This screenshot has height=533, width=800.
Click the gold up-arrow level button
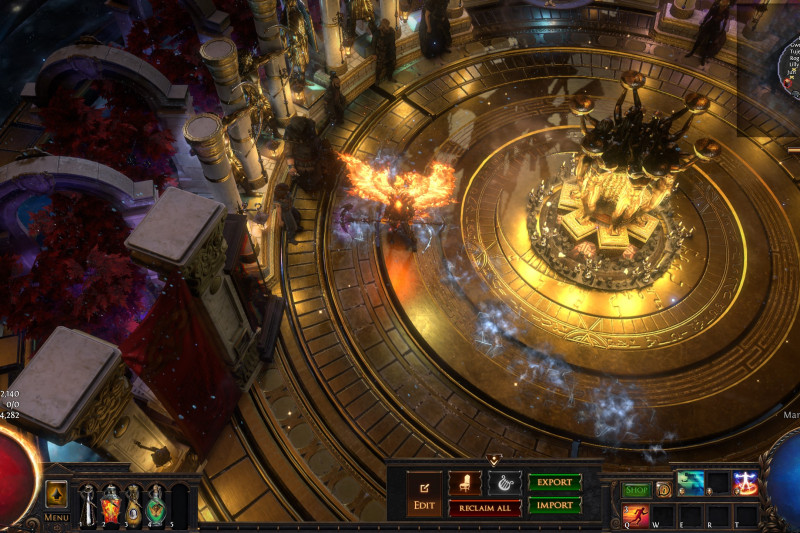[57, 494]
